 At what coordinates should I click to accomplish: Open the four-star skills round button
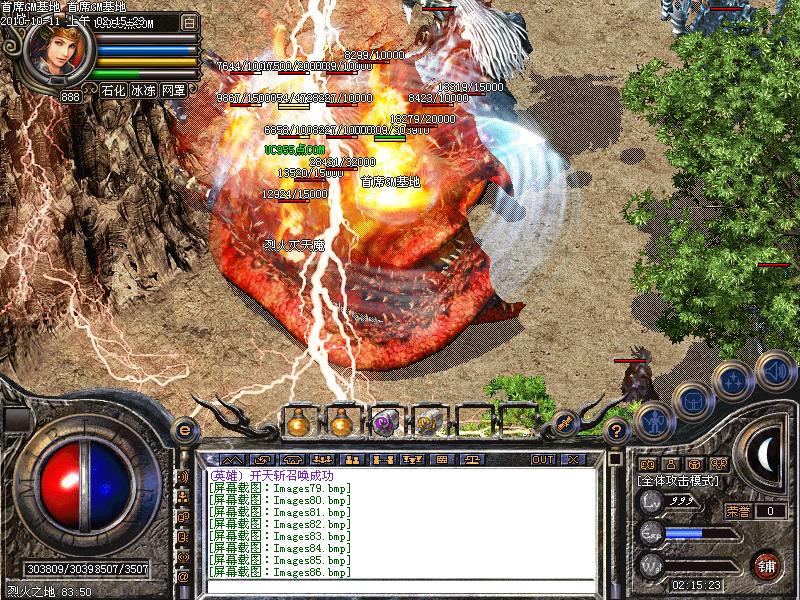pyautogui.click(x=733, y=380)
